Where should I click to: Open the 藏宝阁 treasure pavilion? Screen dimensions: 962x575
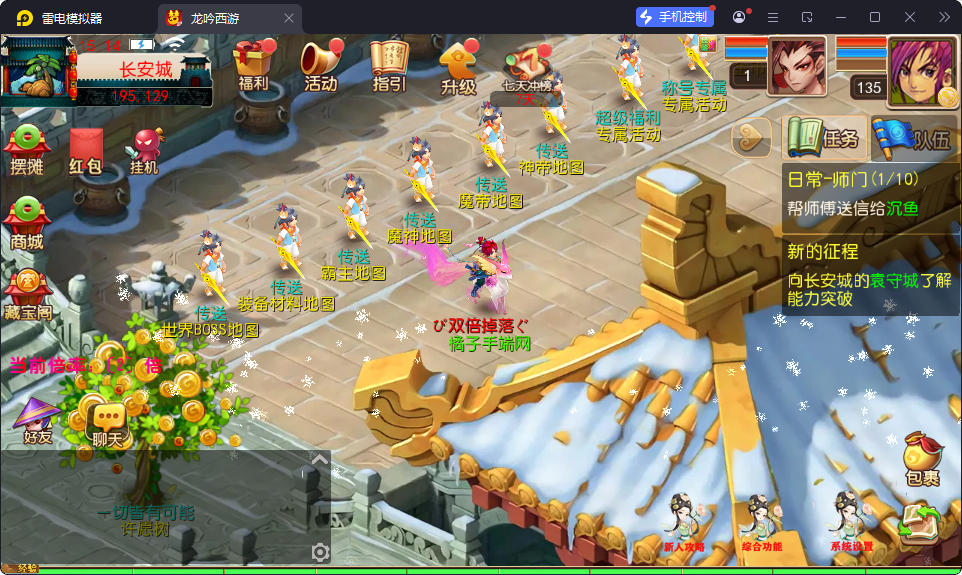(x=27, y=293)
